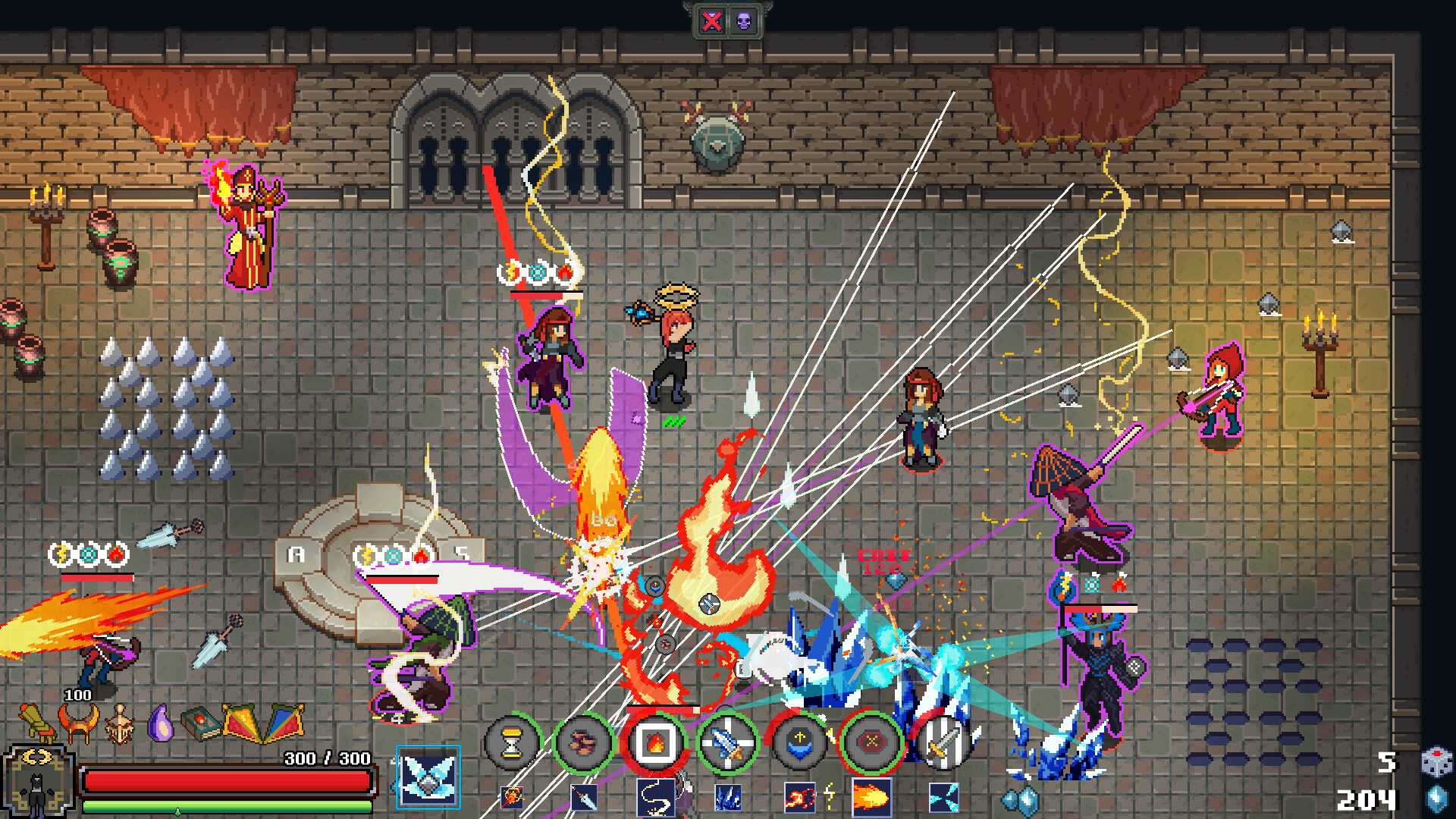The image size is (1456, 819).
Task: Expand the golden glove item labeled 100
Action: [x=36, y=722]
